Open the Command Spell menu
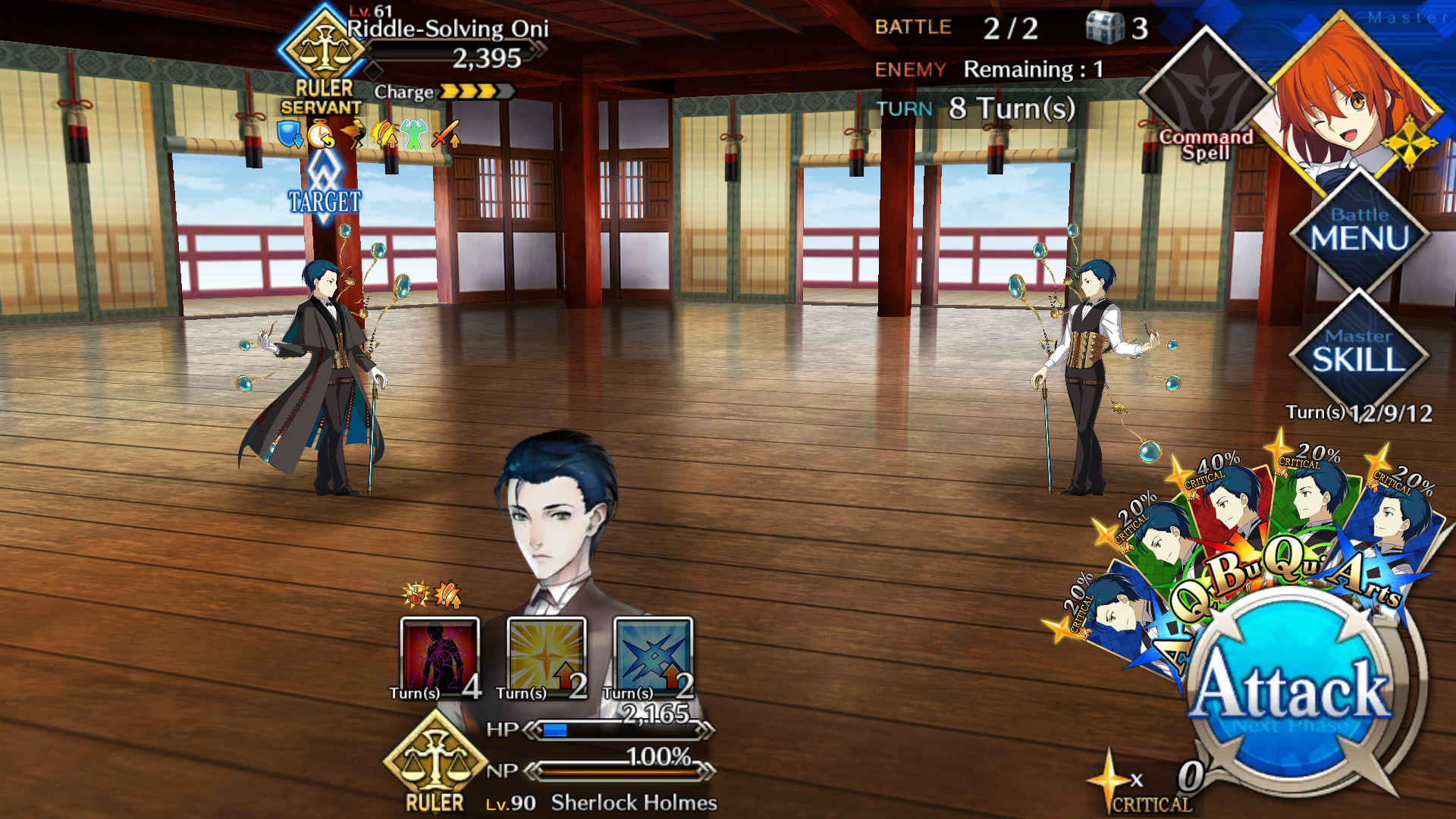Viewport: 1456px width, 819px height. tap(1206, 99)
